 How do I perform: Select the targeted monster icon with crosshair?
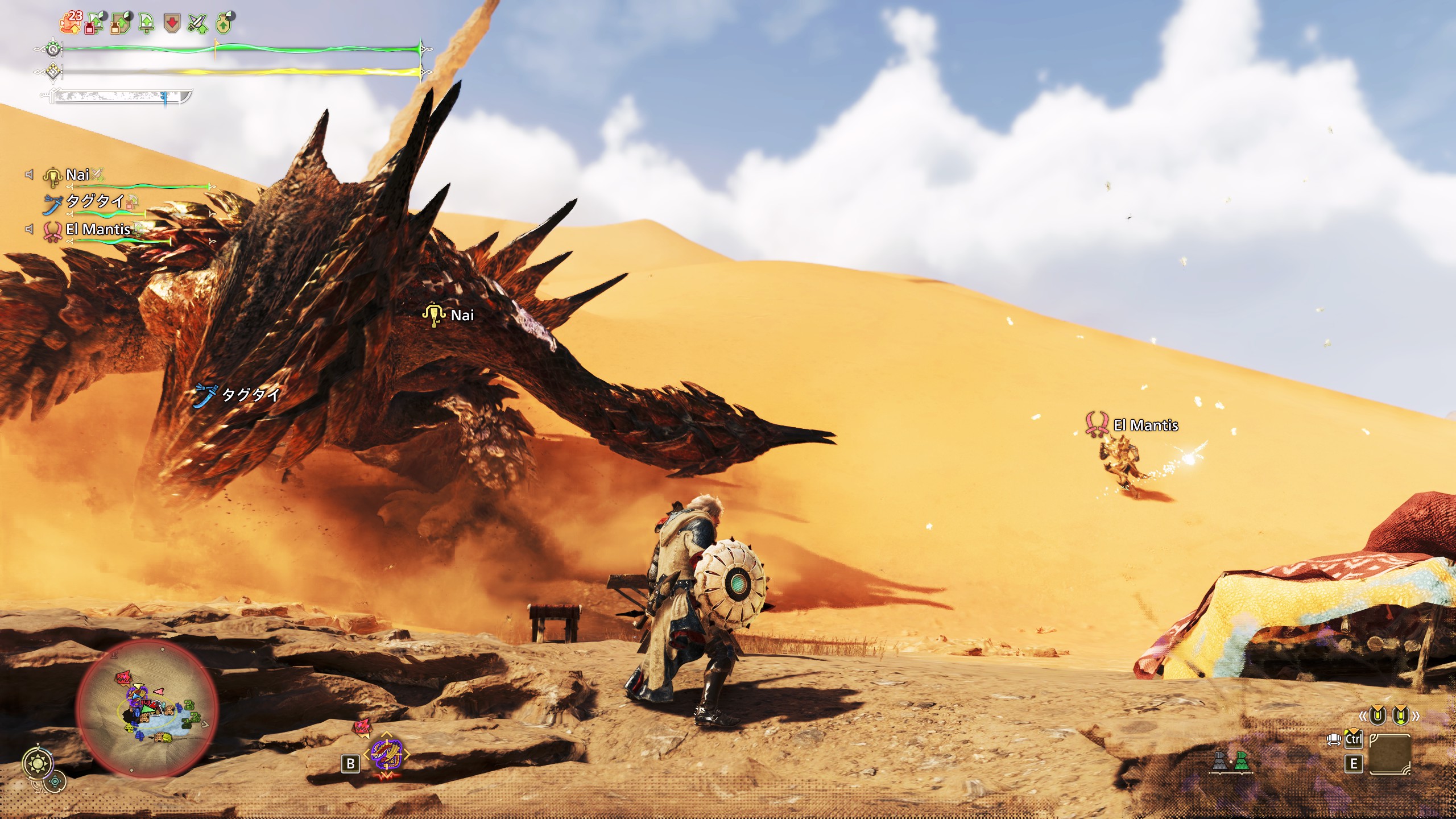(387, 752)
